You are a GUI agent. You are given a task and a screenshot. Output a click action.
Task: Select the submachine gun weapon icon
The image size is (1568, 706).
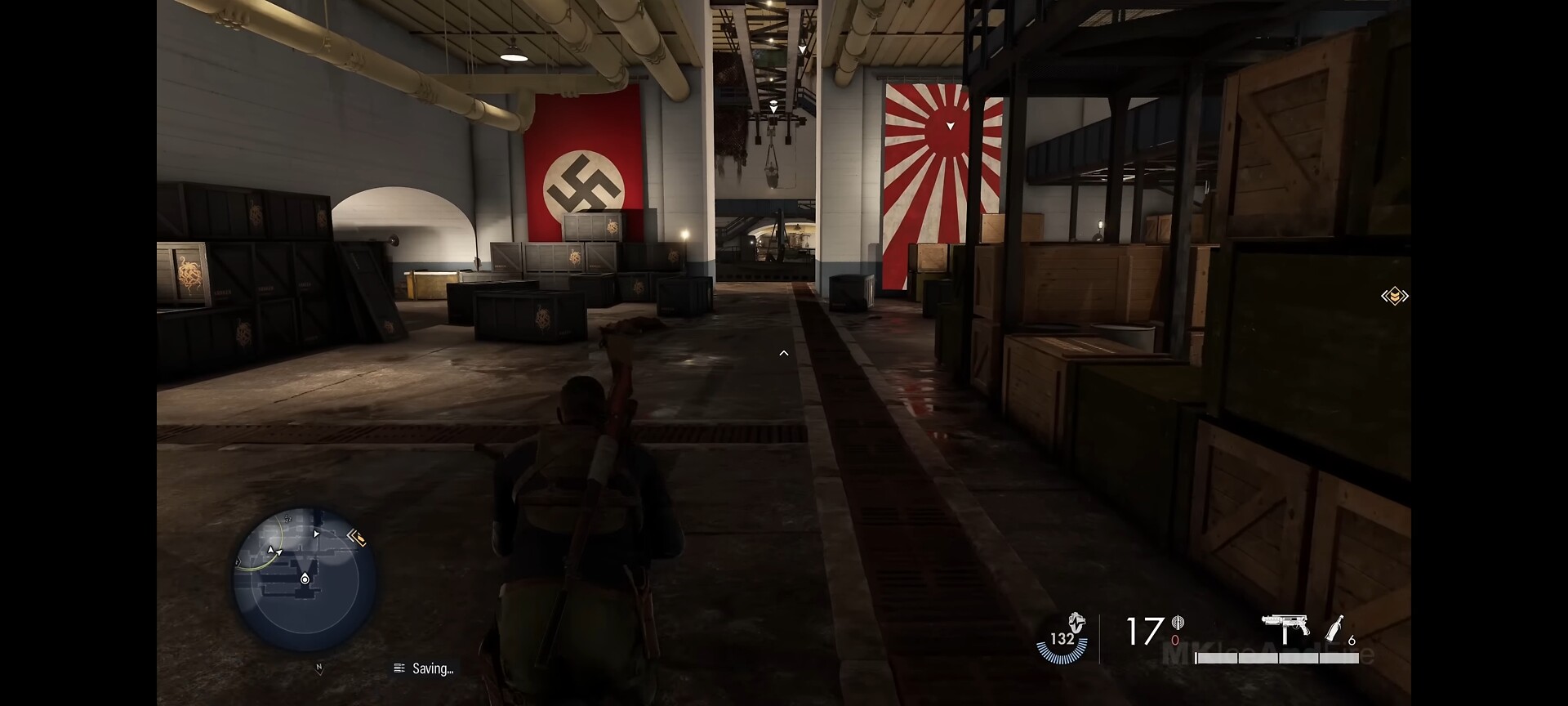tap(1285, 628)
